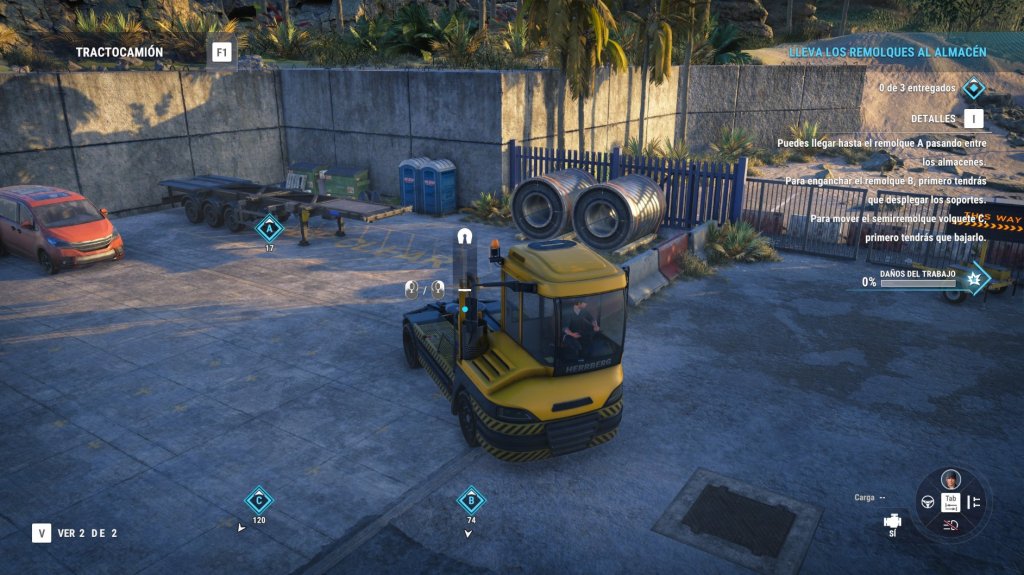This screenshot has height=575, width=1024.
Task: Select the trailer coupling radial option
Action: click(x=975, y=501)
